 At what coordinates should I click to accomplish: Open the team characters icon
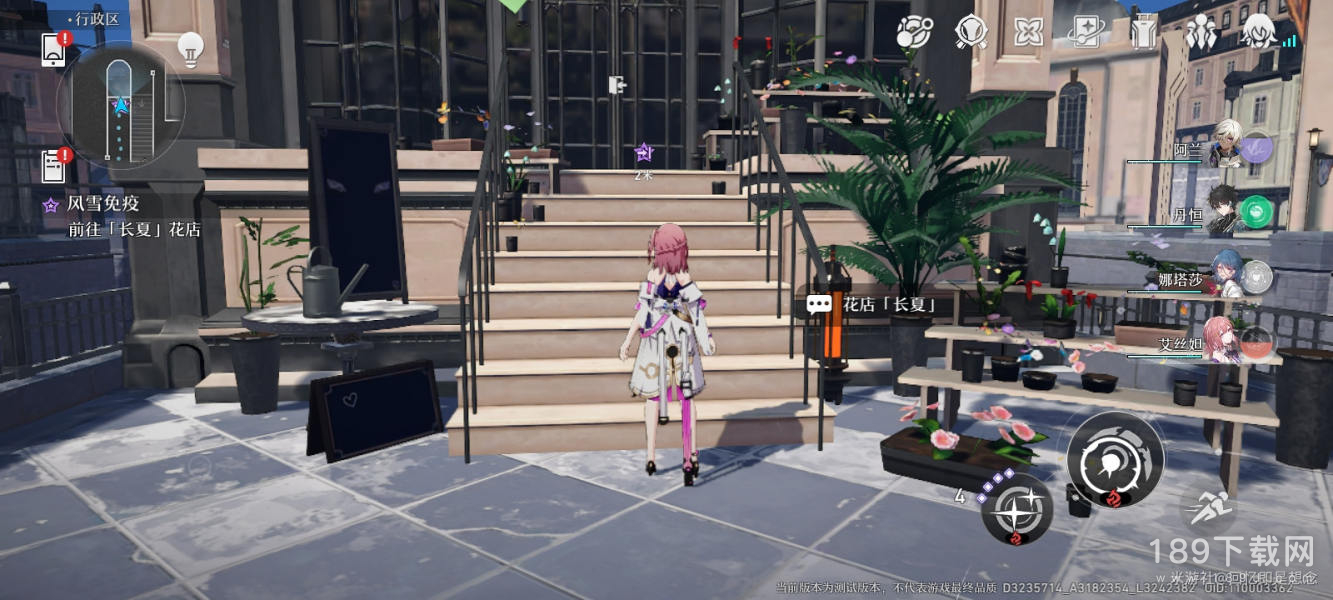point(1200,33)
